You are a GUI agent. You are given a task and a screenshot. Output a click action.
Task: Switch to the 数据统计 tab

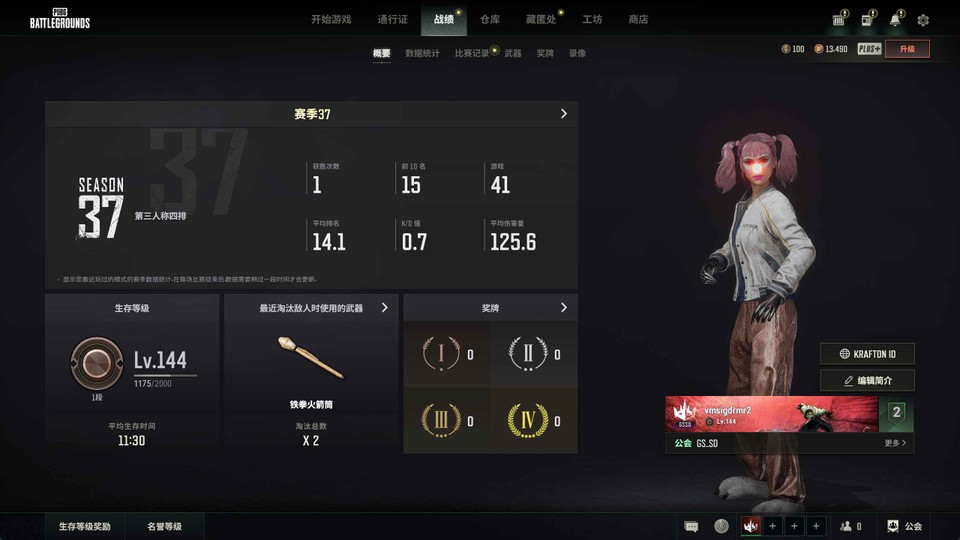[422, 53]
